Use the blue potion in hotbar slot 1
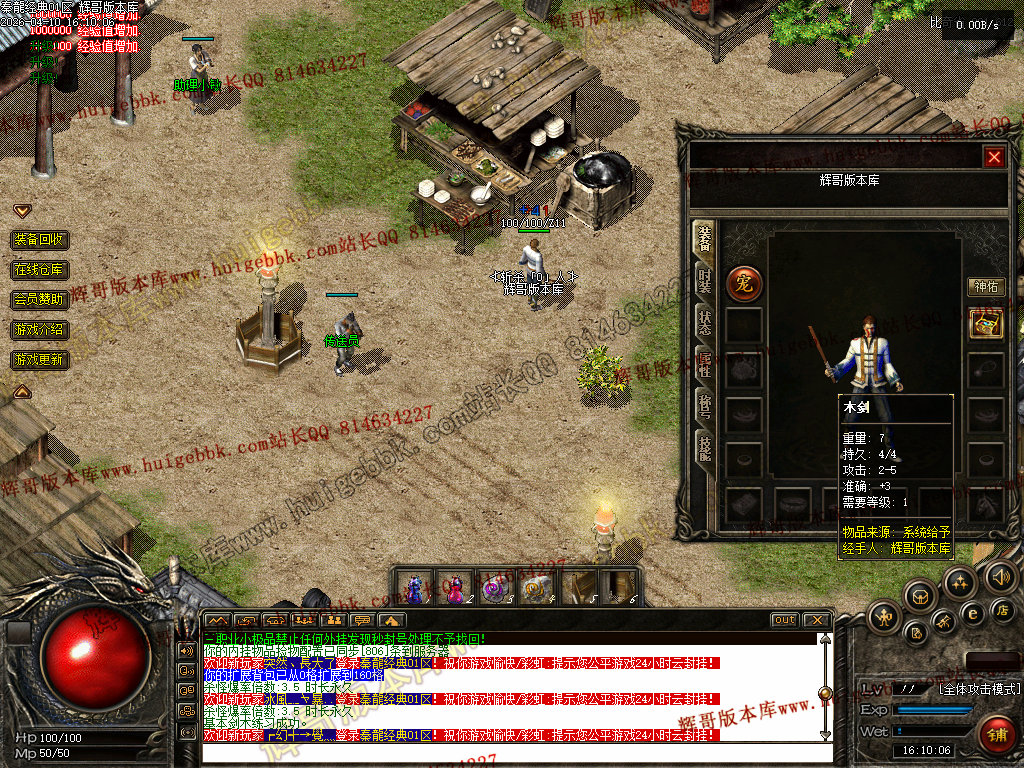This screenshot has width=1024, height=768. (x=415, y=587)
